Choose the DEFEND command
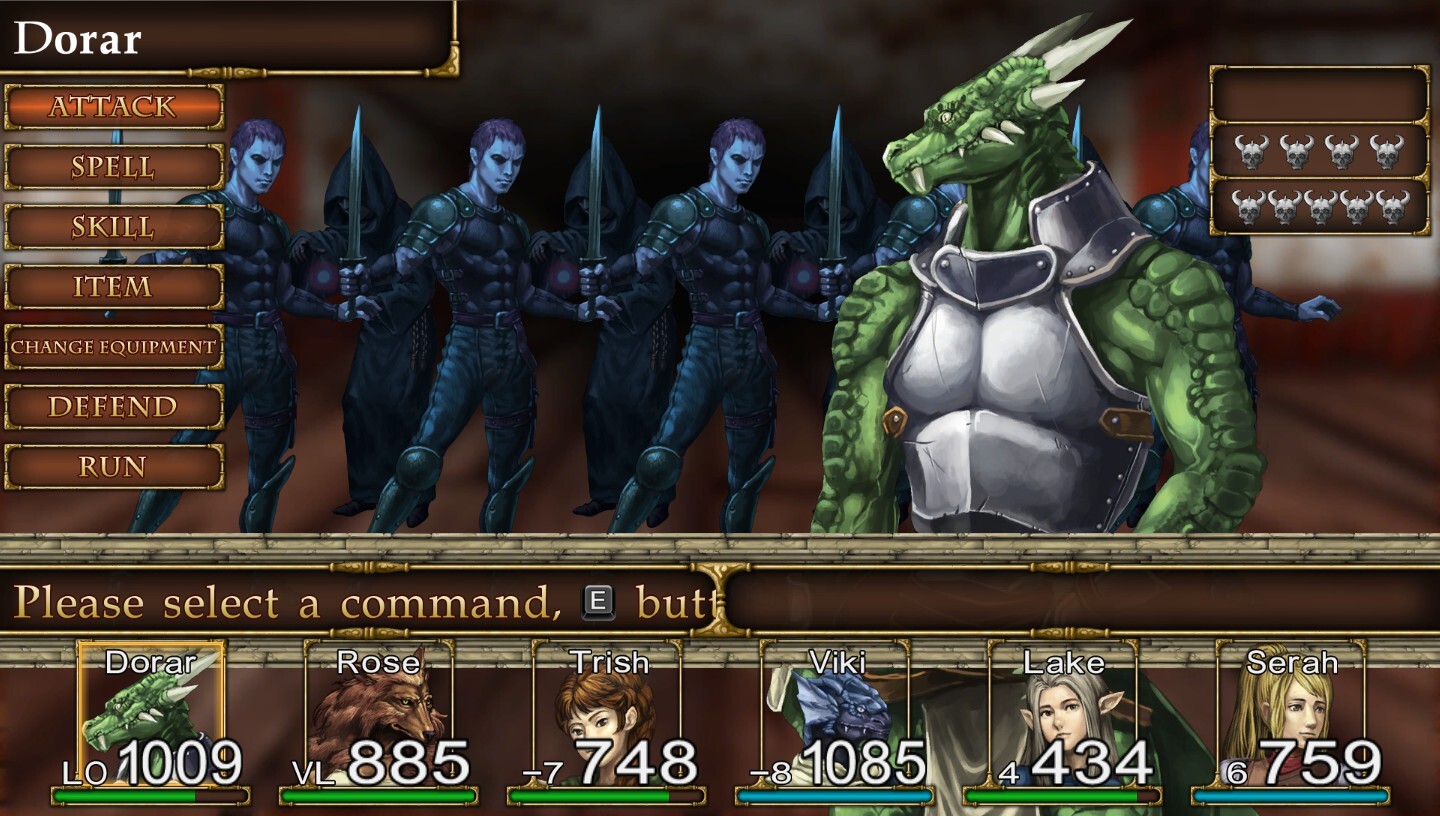This screenshot has height=816, width=1440. (113, 407)
